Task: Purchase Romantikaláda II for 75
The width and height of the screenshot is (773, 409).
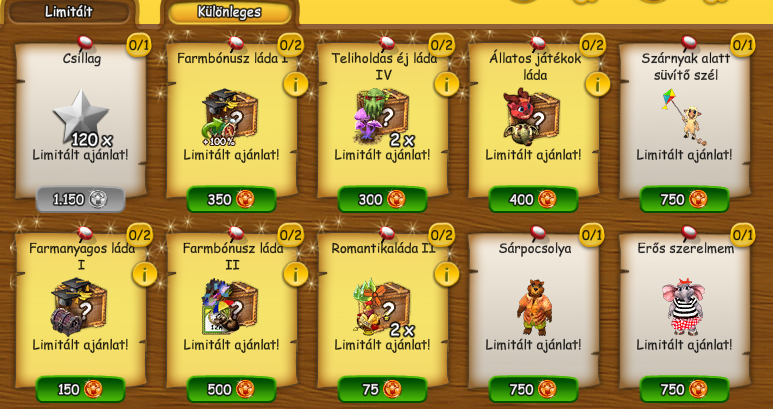Action: tap(382, 389)
